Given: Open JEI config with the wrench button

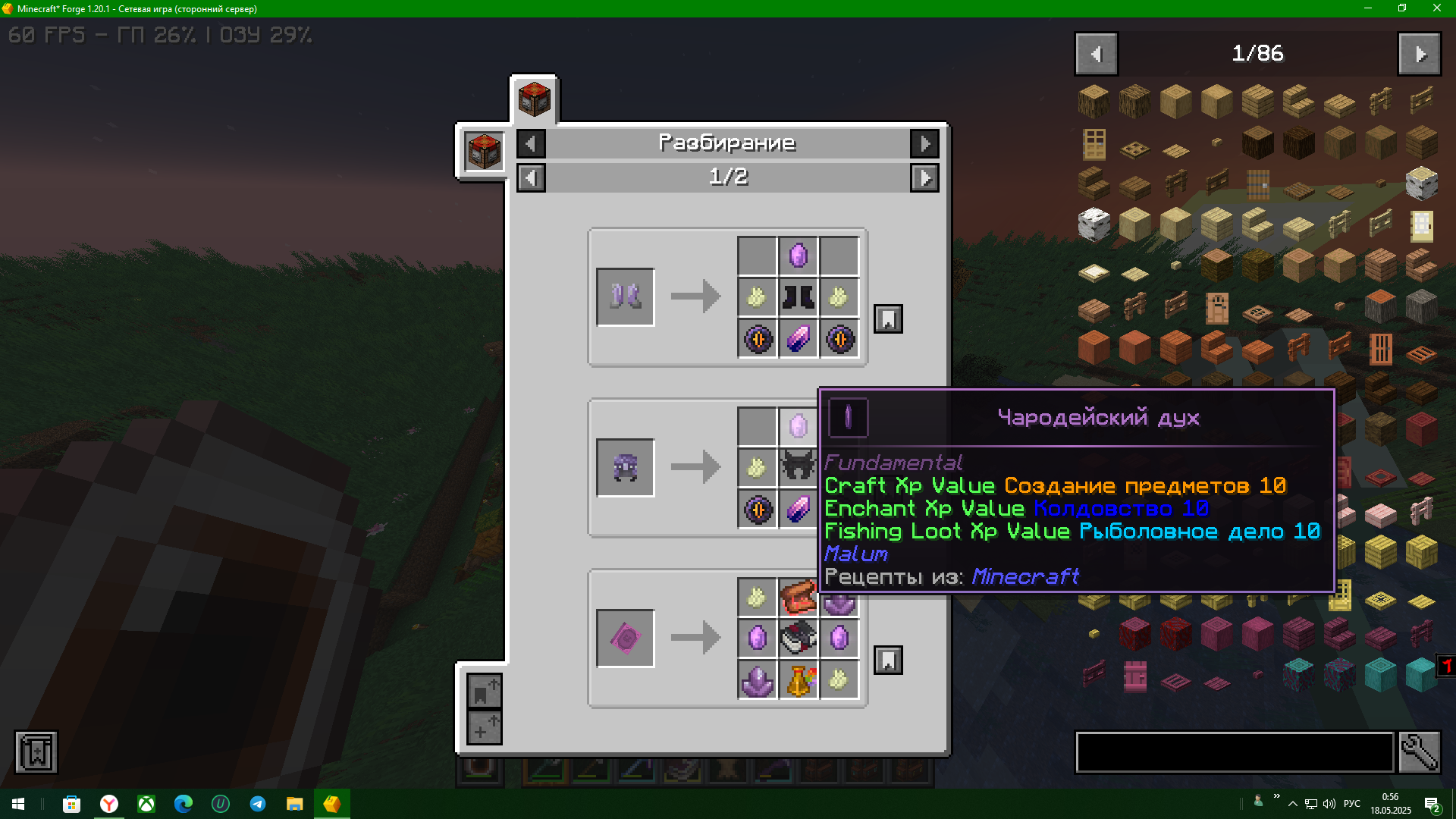Looking at the screenshot, I should 1419,752.
